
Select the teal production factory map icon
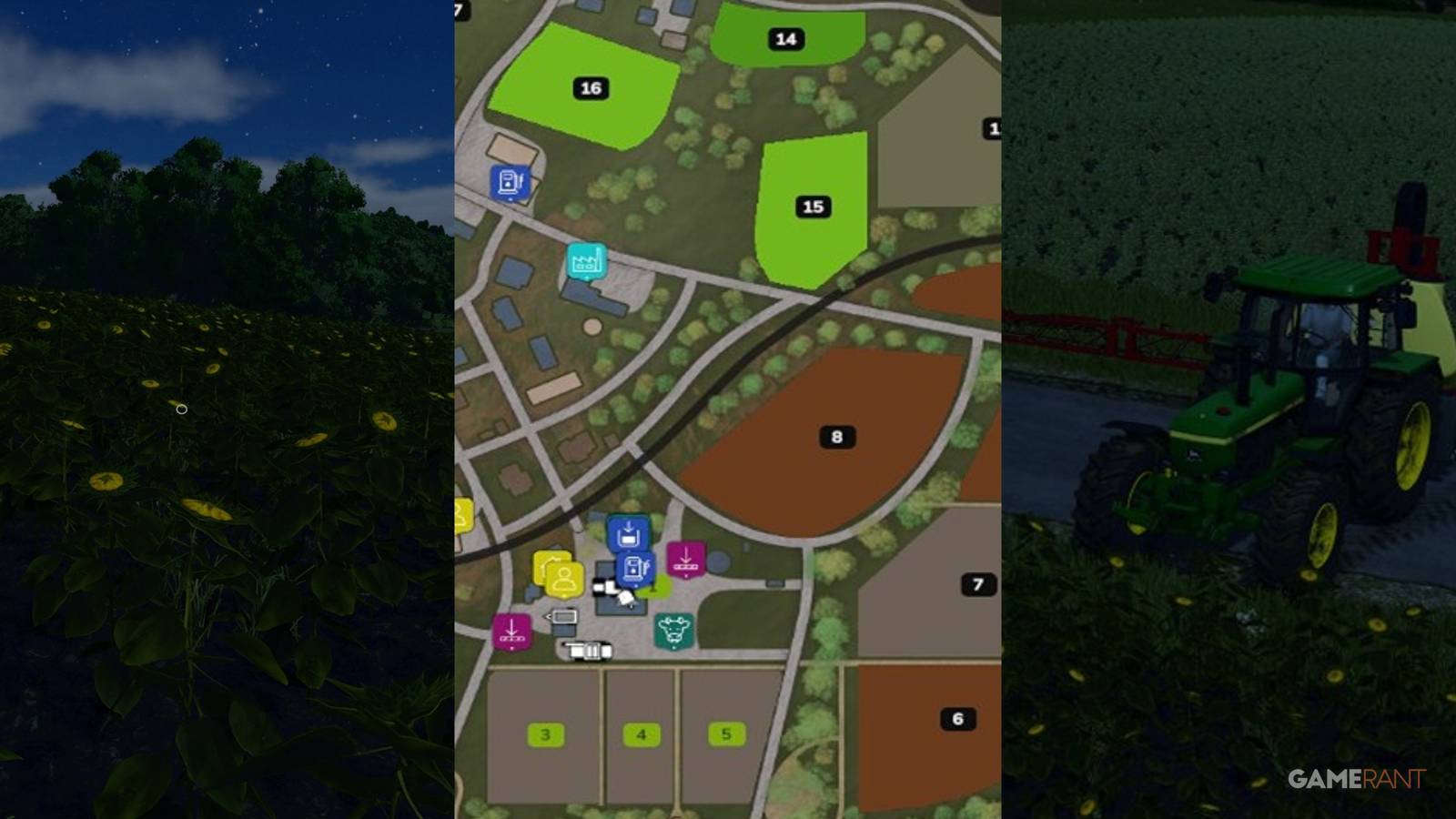585,258
